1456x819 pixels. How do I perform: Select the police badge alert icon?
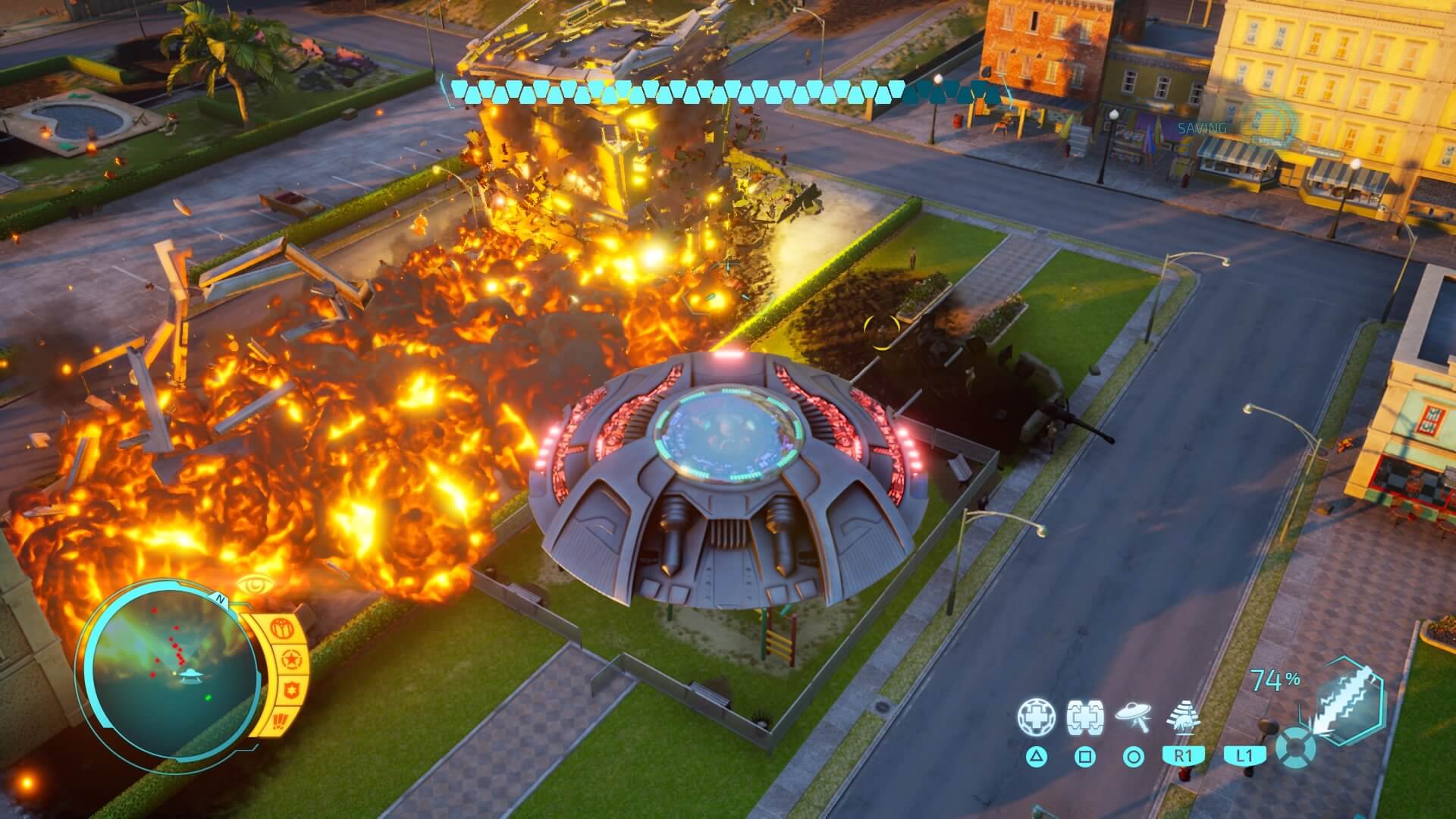[291, 690]
